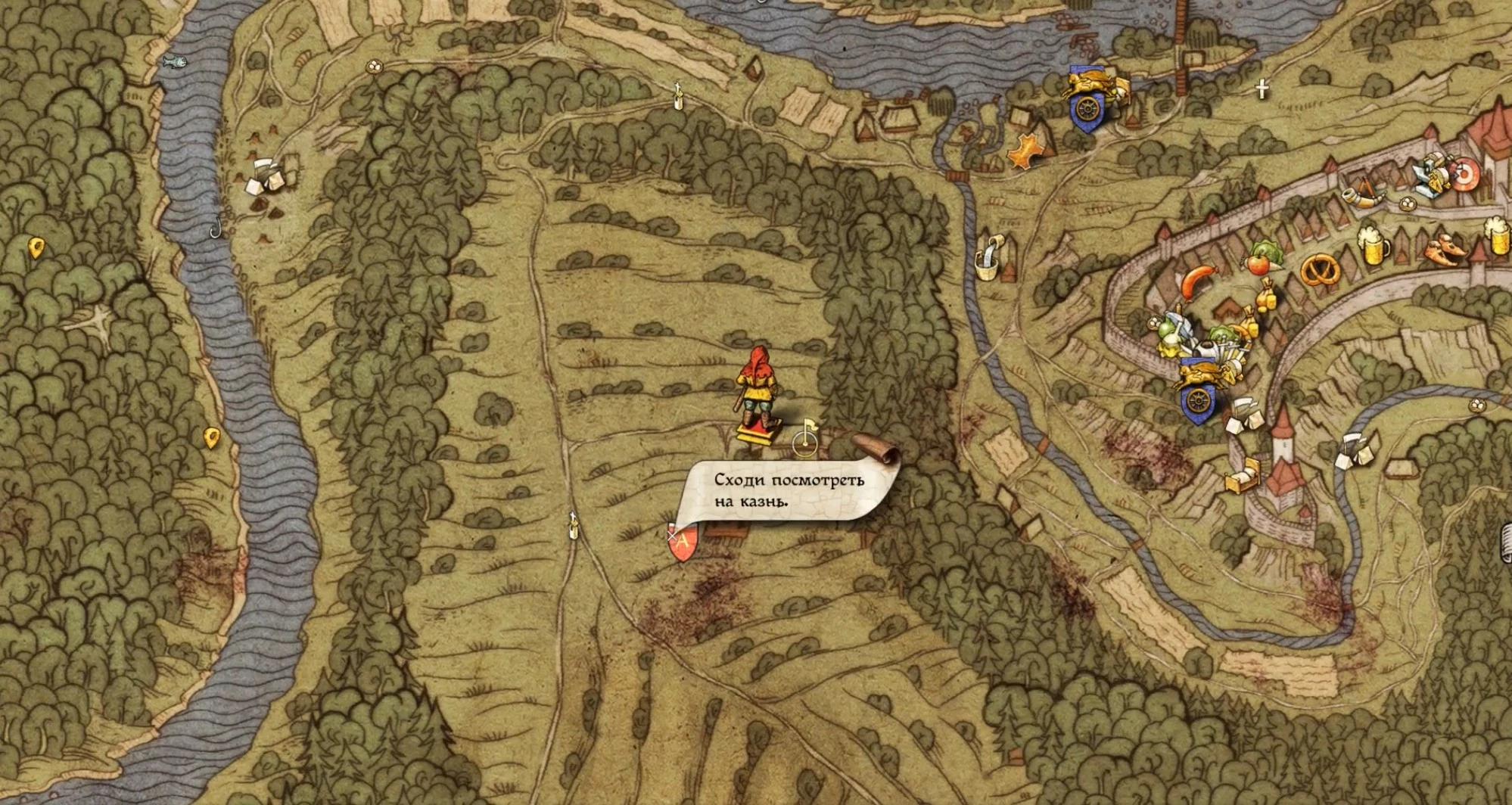Click the white cross marker

tap(1262, 89)
